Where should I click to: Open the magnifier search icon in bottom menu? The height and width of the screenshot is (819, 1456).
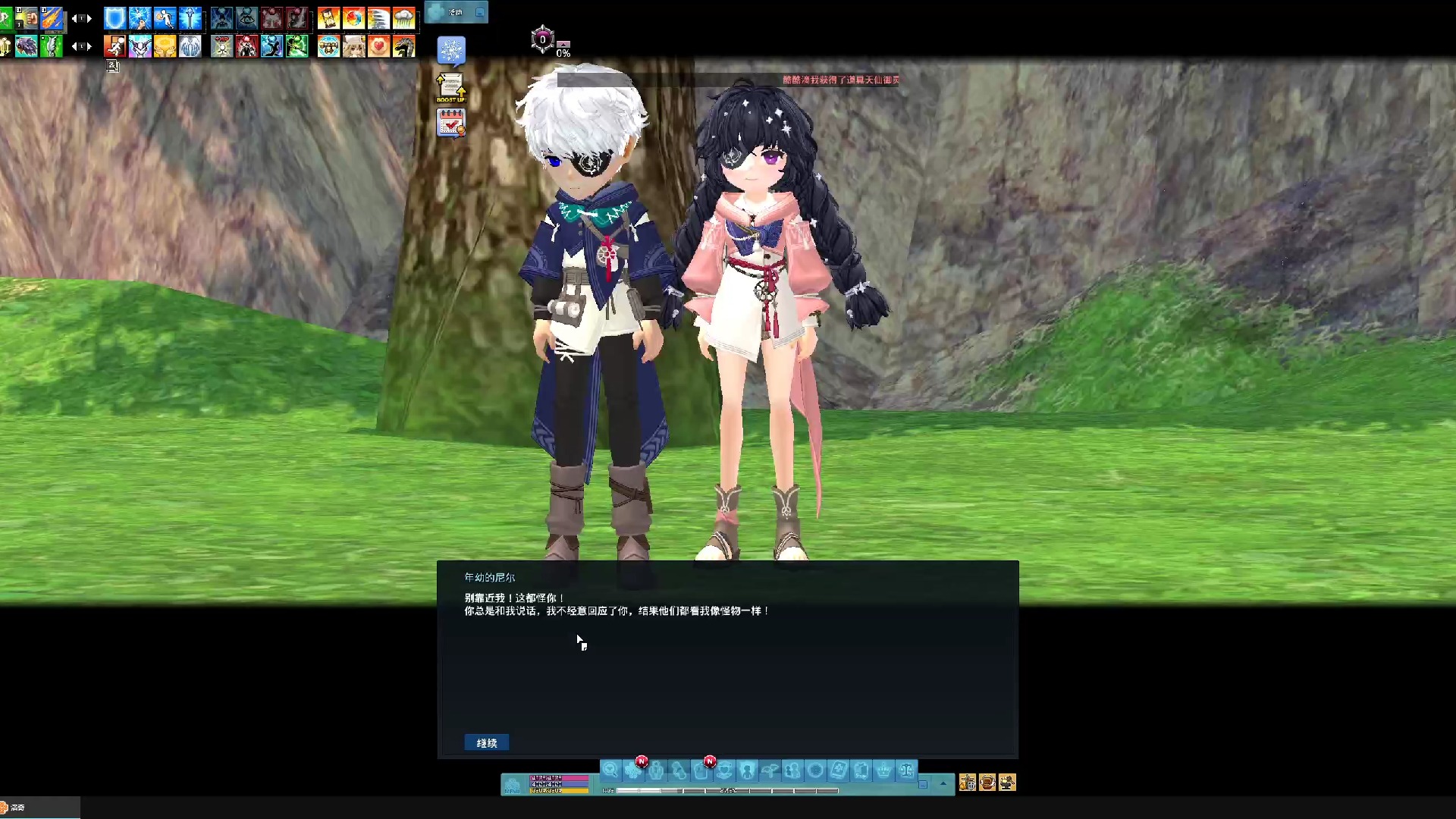tap(611, 770)
